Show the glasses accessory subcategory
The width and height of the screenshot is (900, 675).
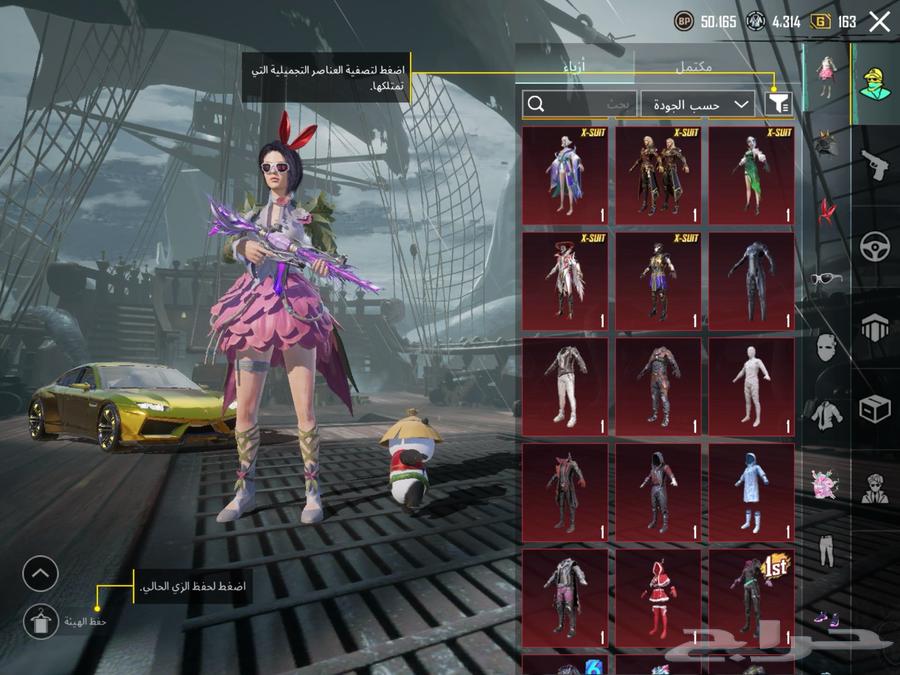point(826,279)
